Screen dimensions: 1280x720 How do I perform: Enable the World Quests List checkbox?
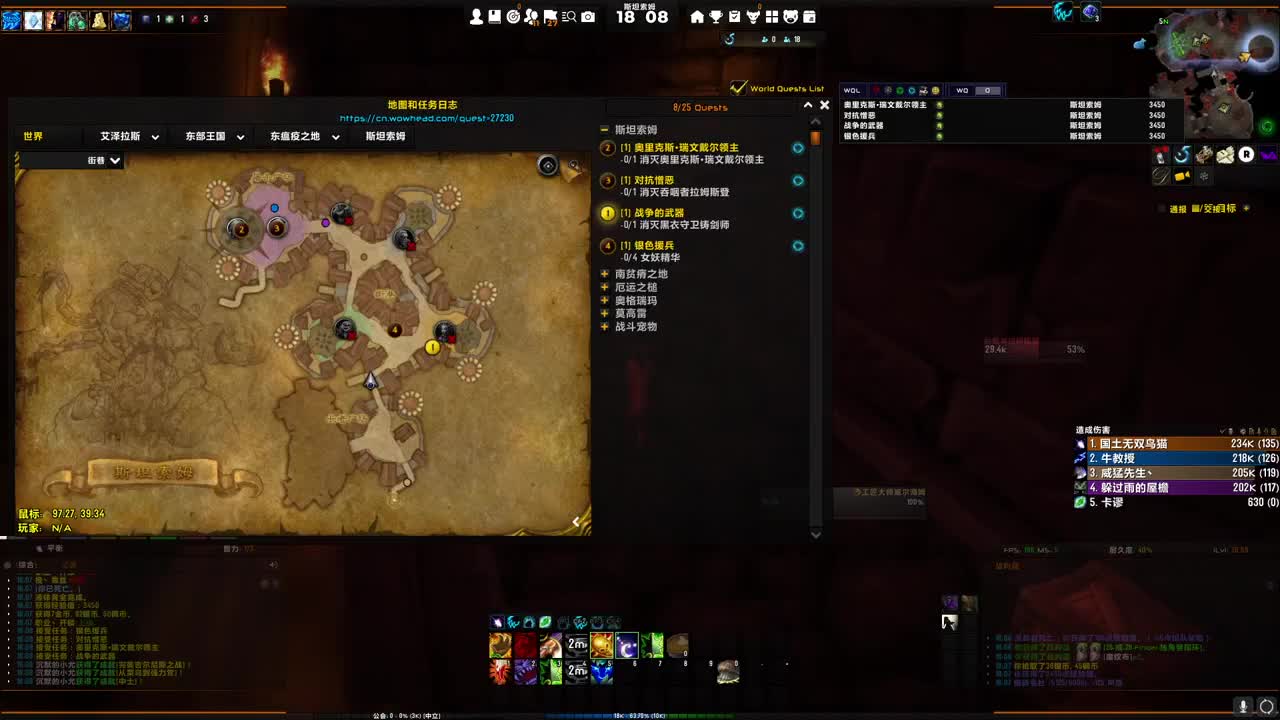coord(738,88)
